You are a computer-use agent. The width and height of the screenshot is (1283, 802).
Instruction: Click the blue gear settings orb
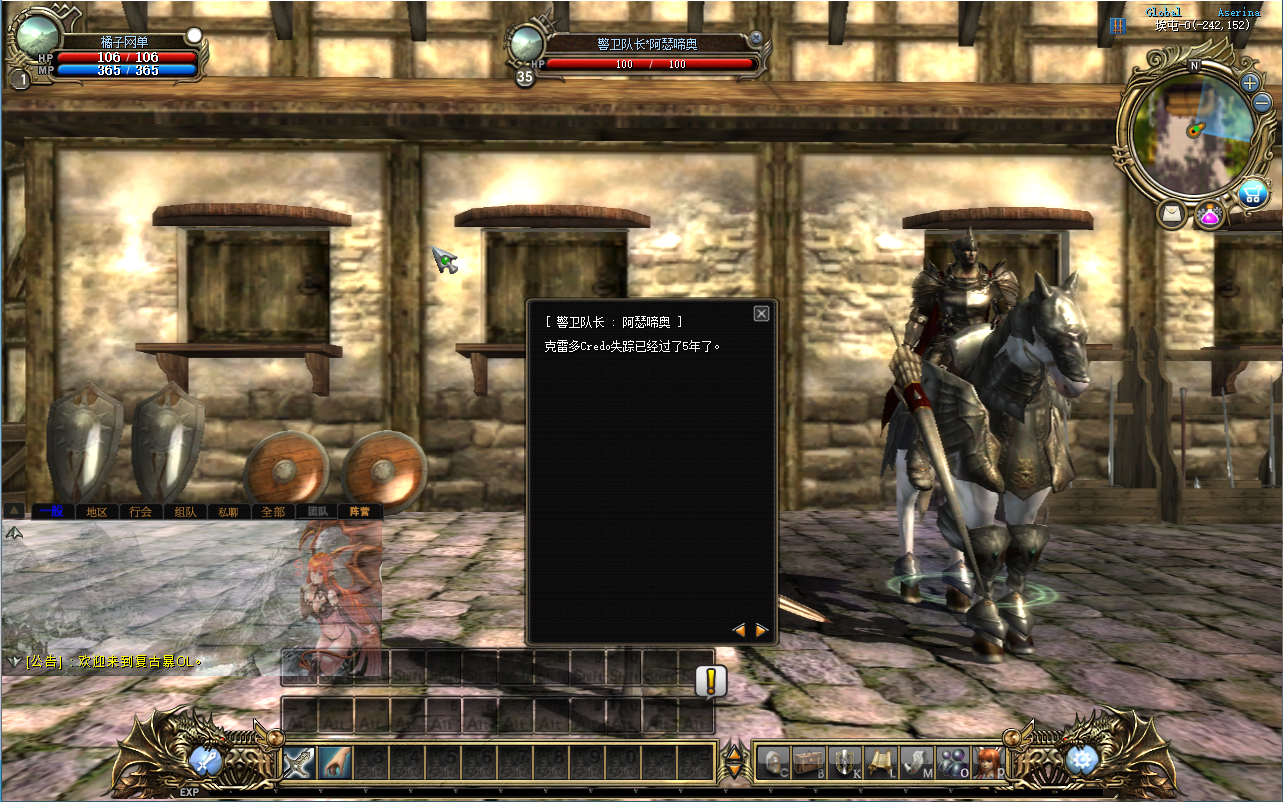[x=1082, y=761]
